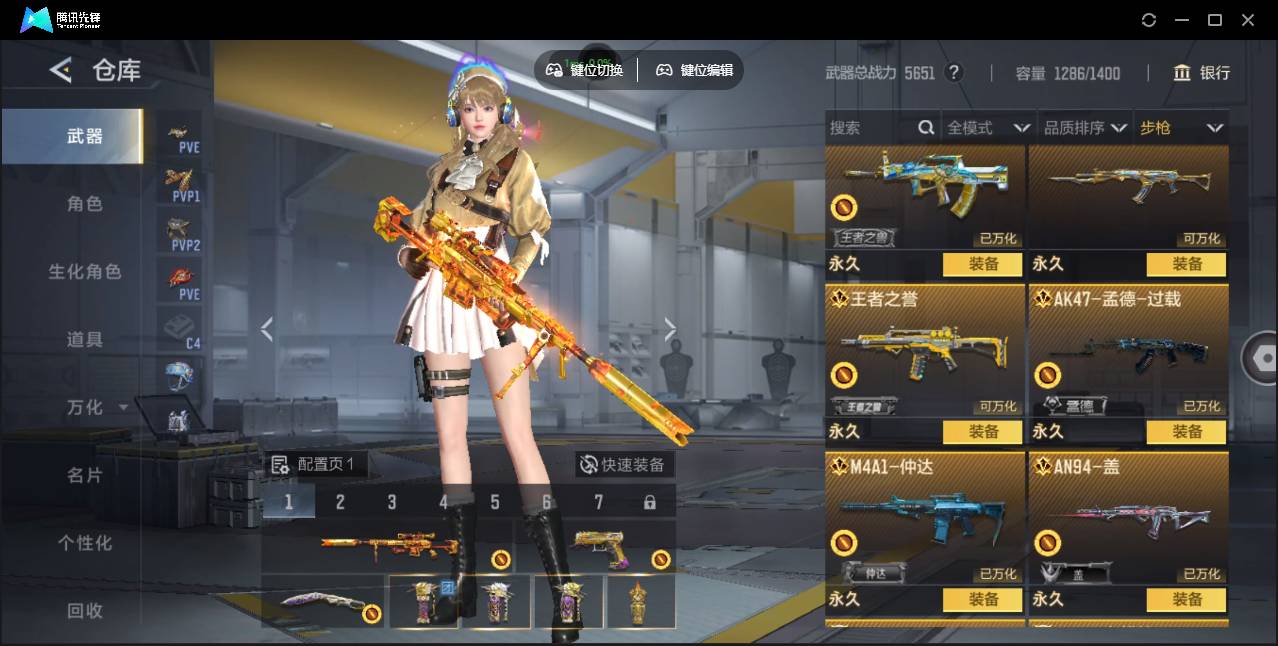This screenshot has height=646, width=1278.
Task: Open the 生化角色 tab
Action: 85,272
